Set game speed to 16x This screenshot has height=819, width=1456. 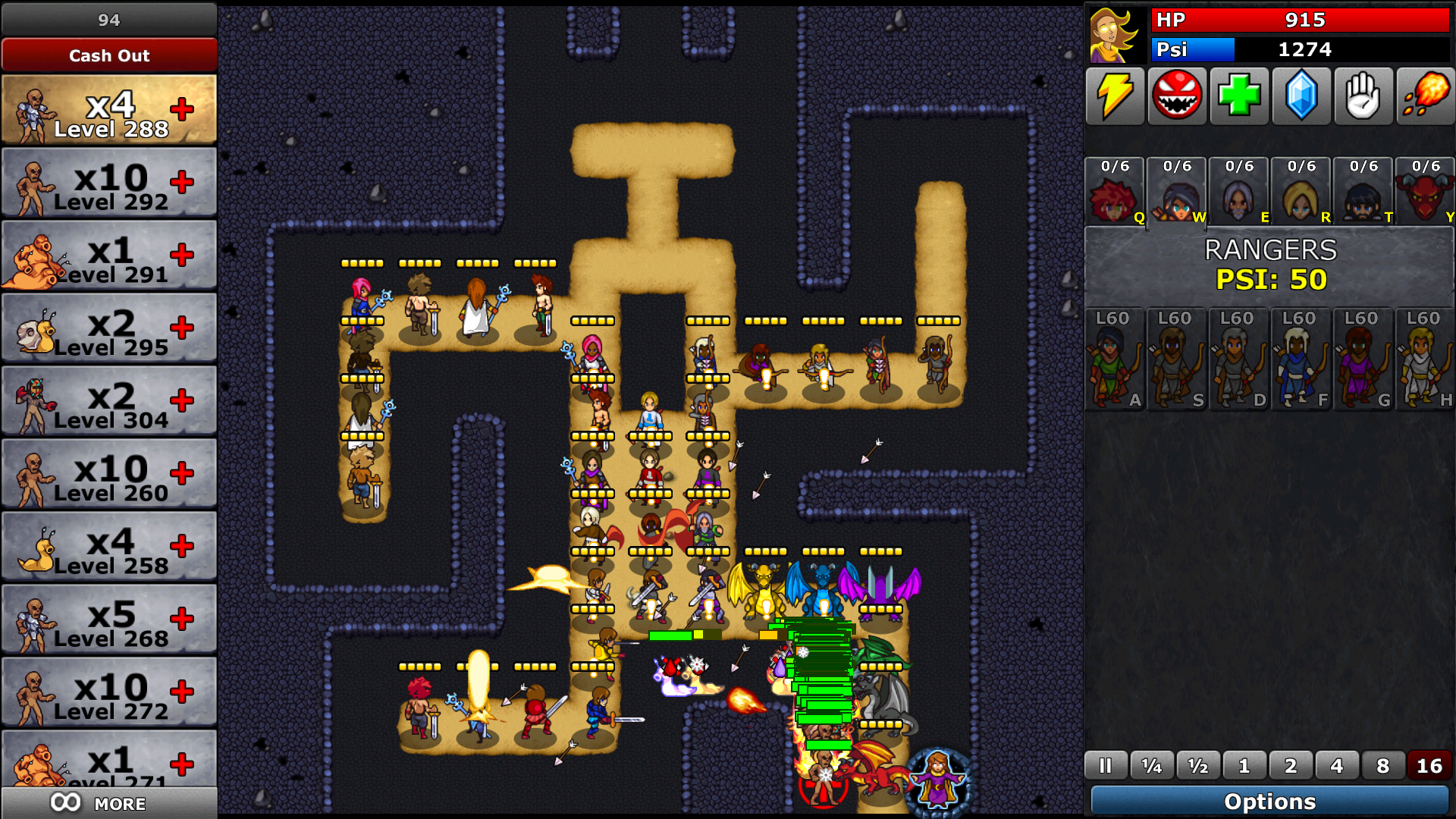tap(1429, 766)
